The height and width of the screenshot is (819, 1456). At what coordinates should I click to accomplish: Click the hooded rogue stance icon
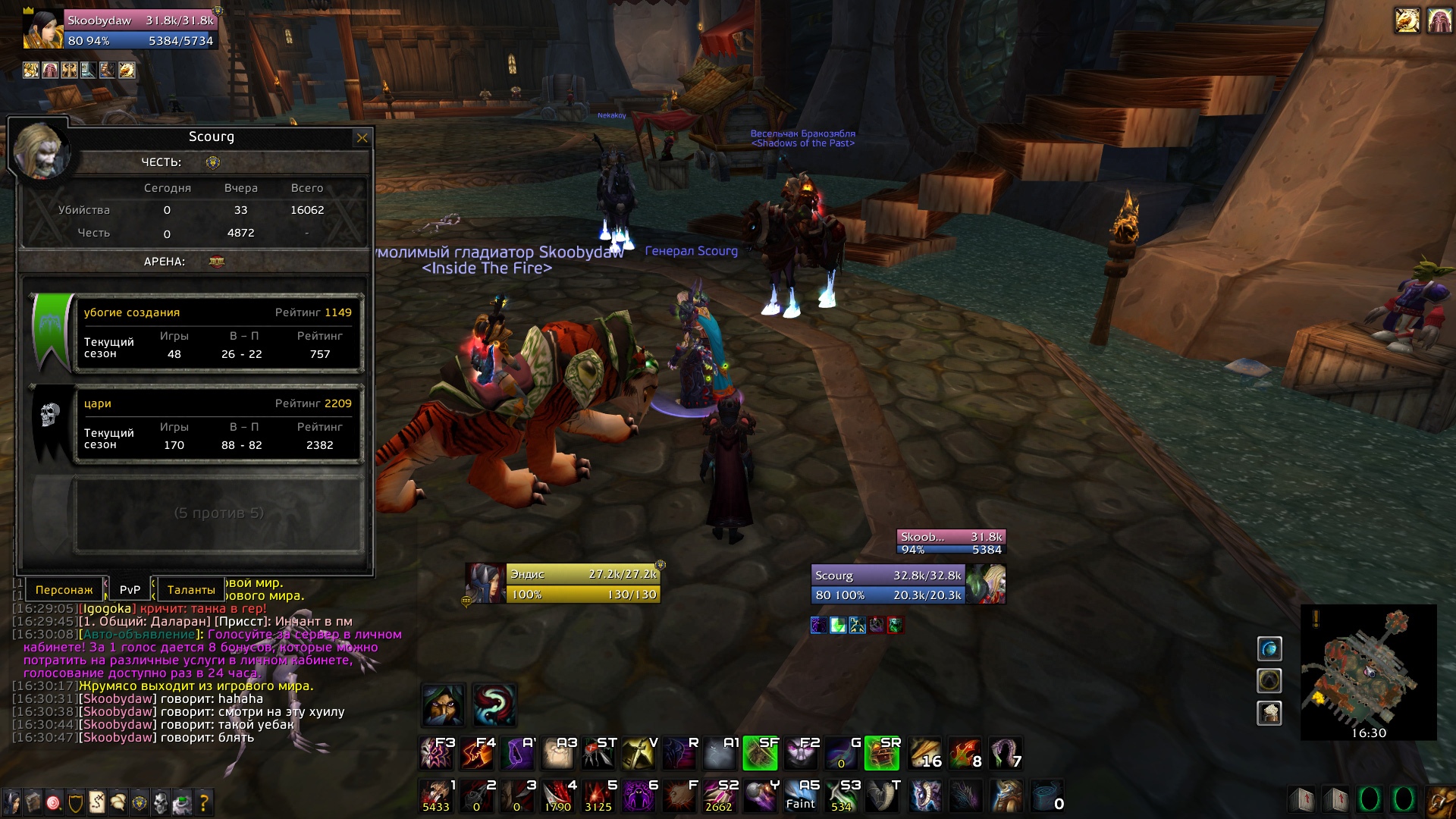[x=443, y=704]
